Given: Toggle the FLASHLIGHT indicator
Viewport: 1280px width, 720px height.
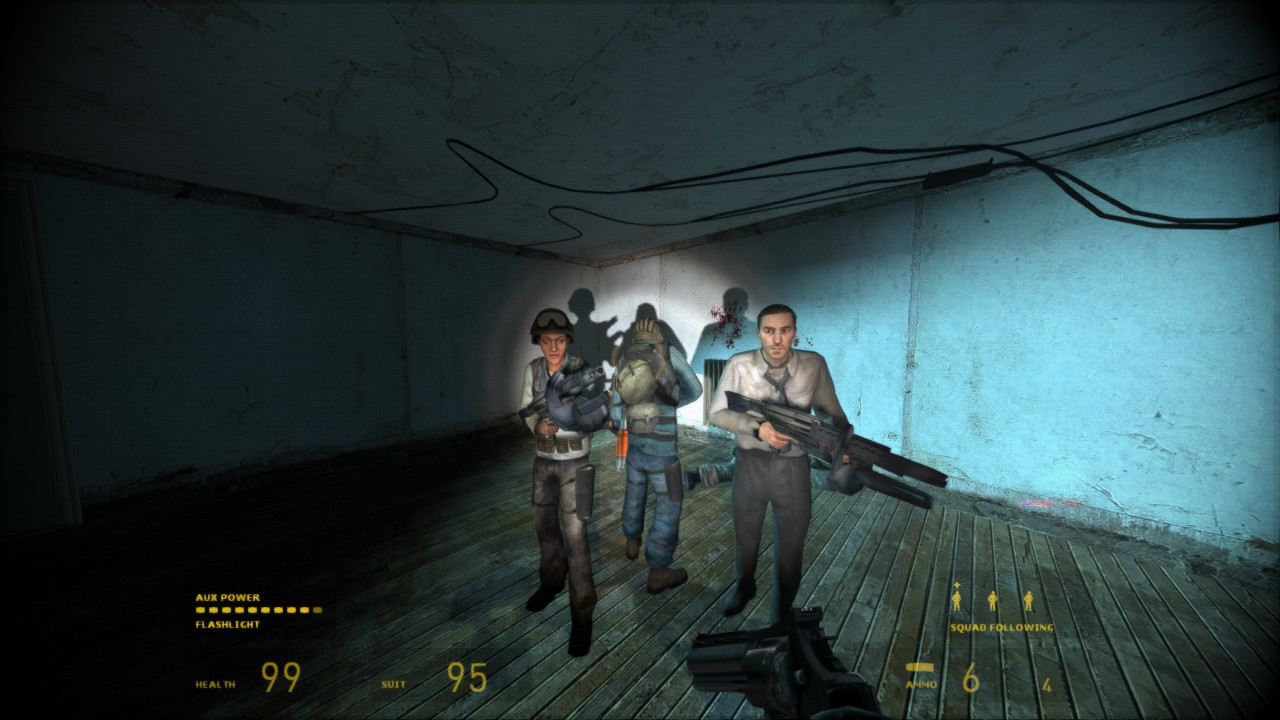Looking at the screenshot, I should [227, 624].
